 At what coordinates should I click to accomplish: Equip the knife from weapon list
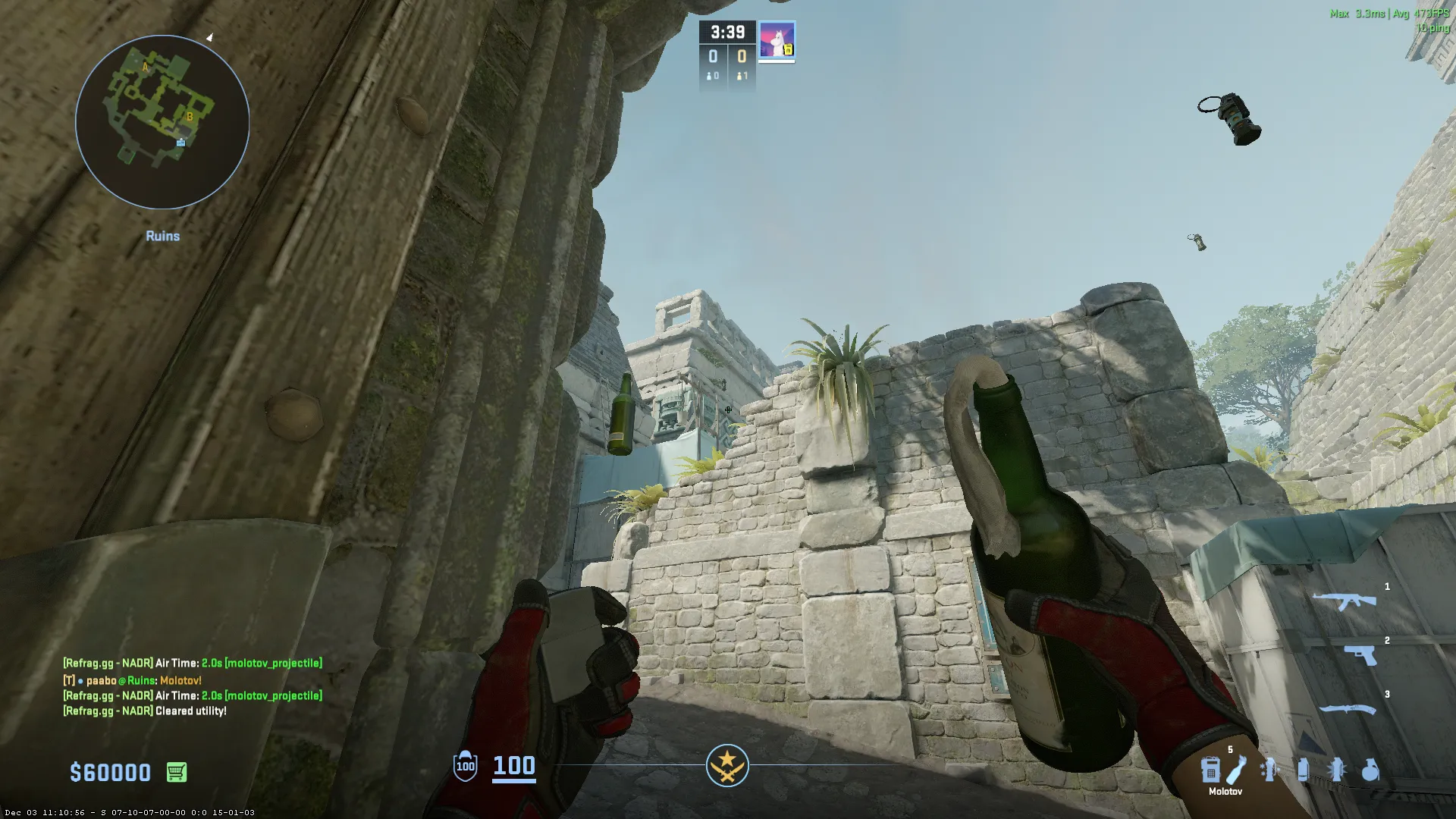point(1348,709)
